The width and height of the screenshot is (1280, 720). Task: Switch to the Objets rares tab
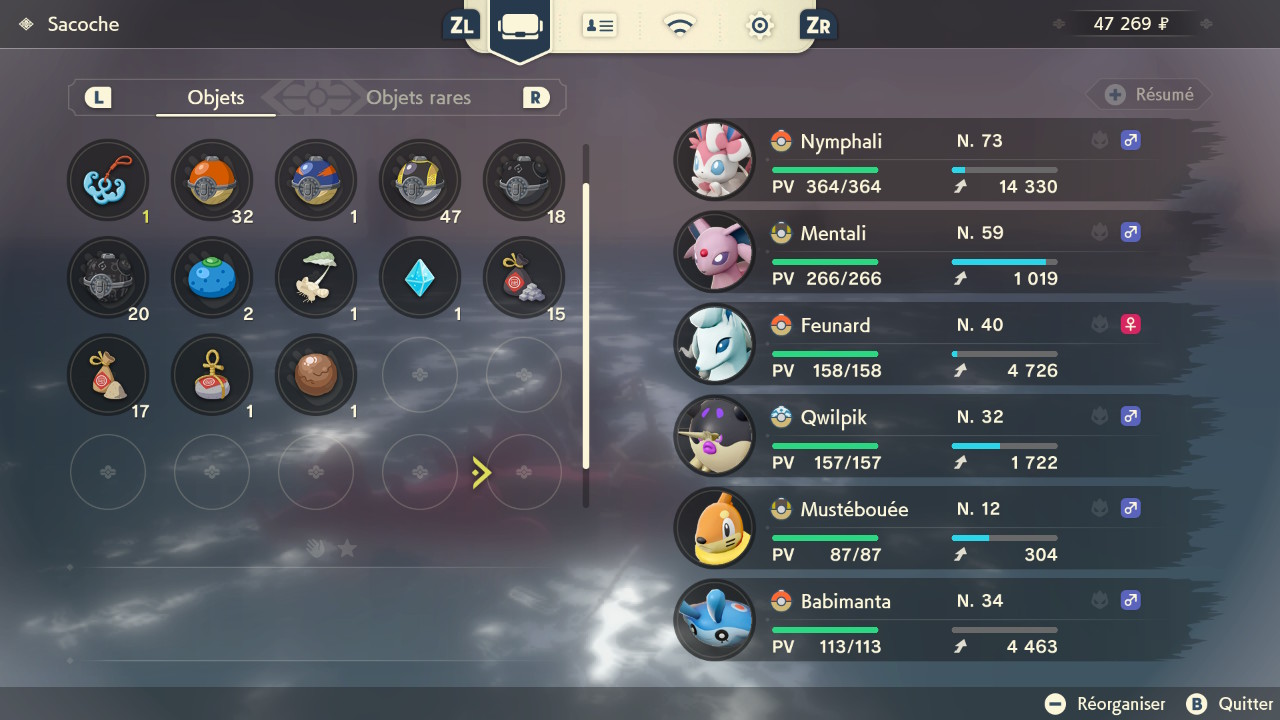tap(418, 98)
